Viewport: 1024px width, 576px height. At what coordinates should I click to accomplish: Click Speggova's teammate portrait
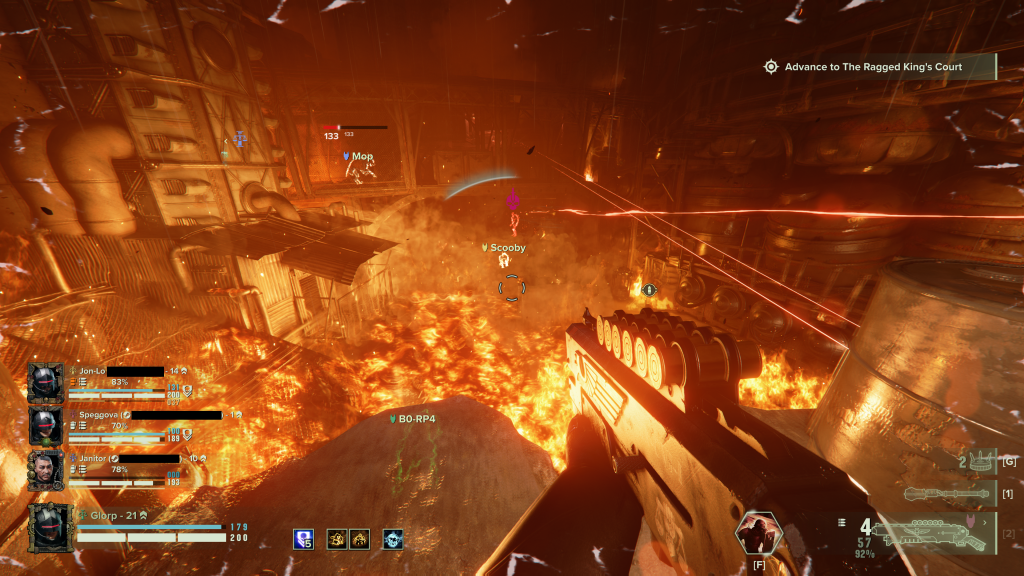[x=46, y=426]
